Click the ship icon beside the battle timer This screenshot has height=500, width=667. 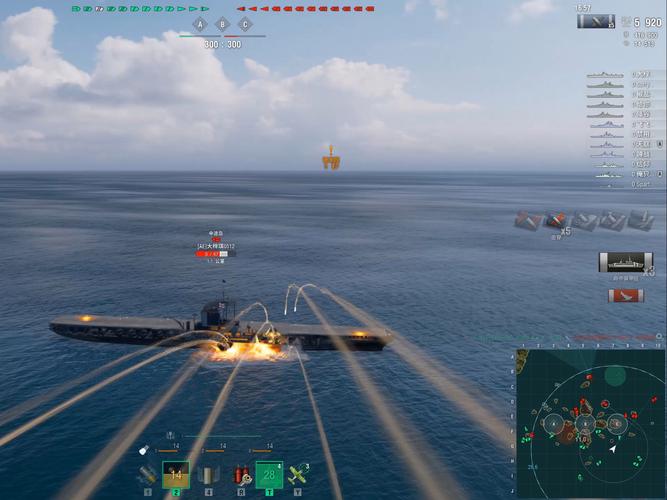[596, 21]
